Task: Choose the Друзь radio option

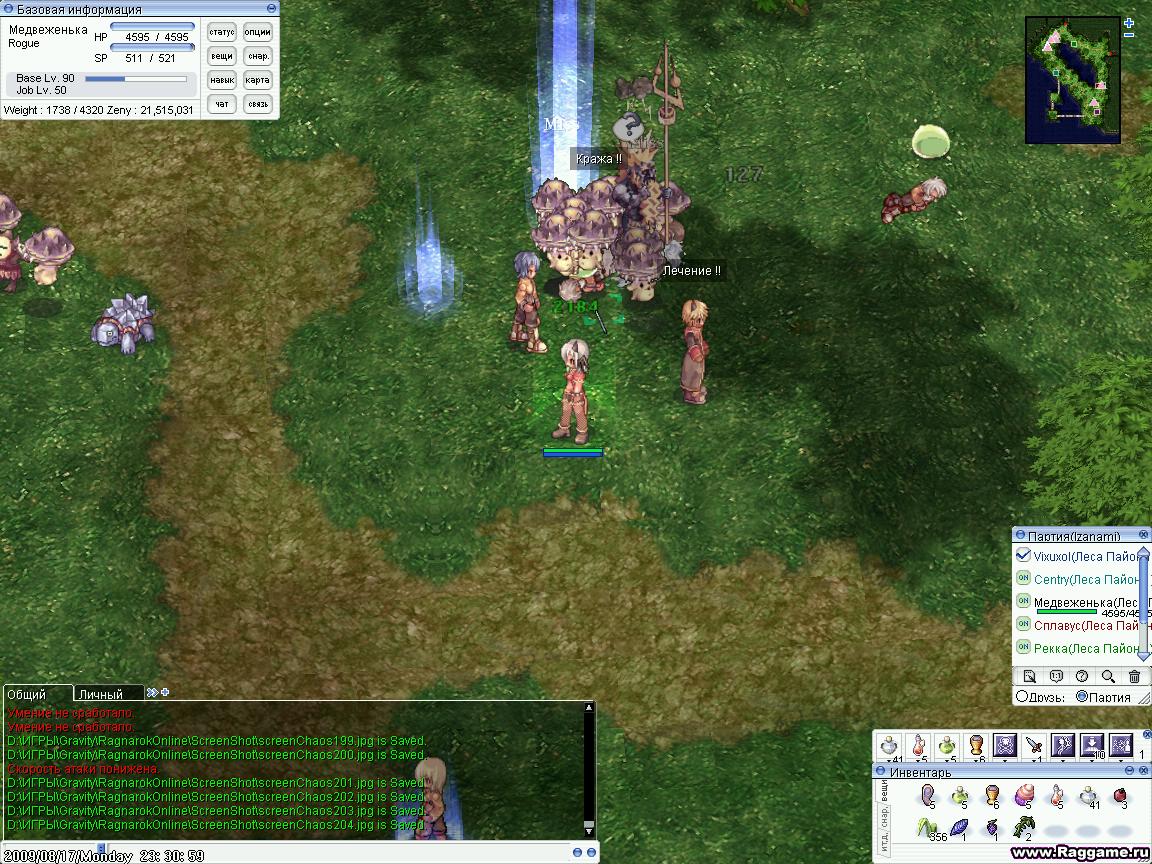Action: point(1022,697)
